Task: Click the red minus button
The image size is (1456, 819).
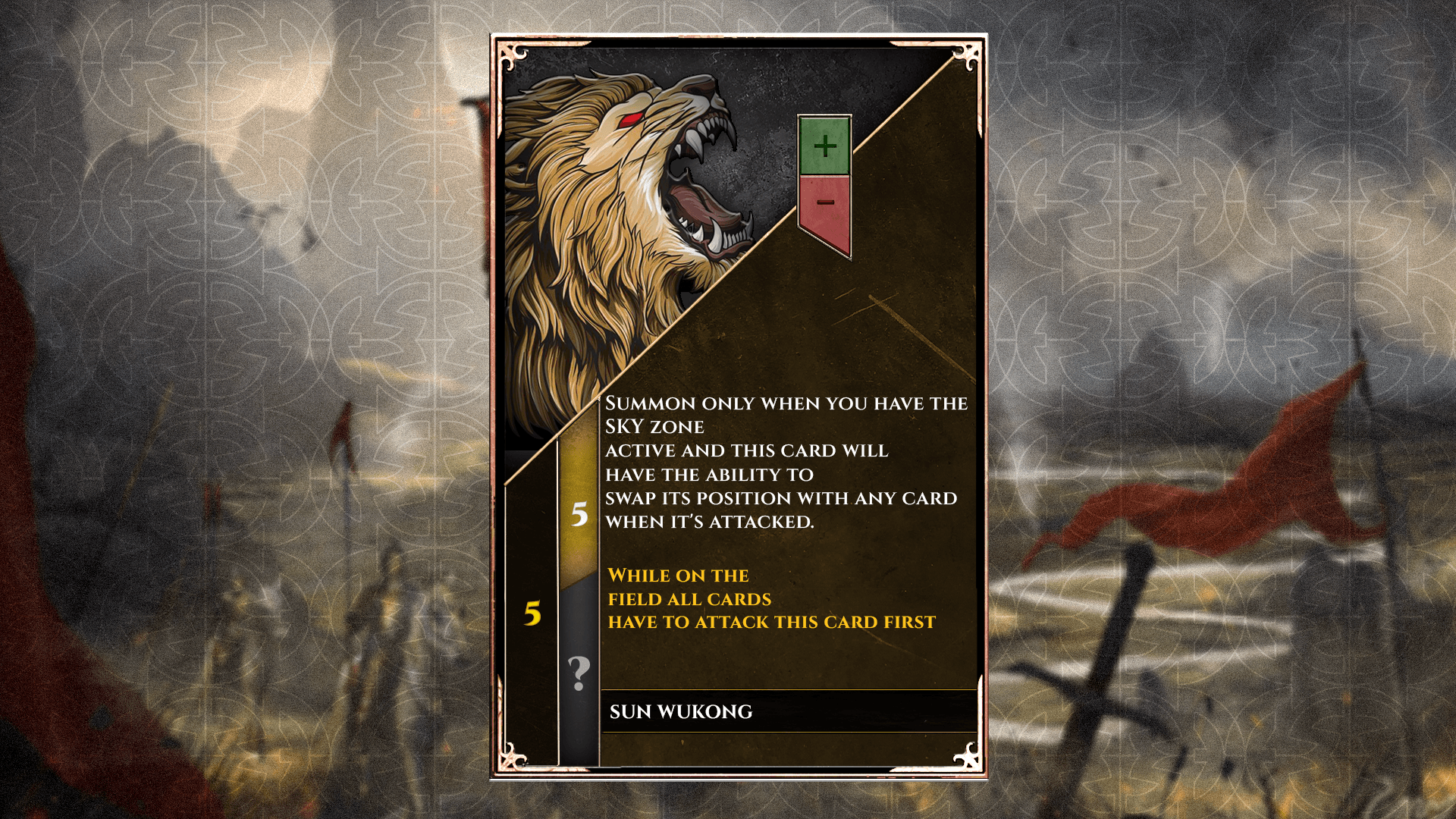Action: coord(825,205)
